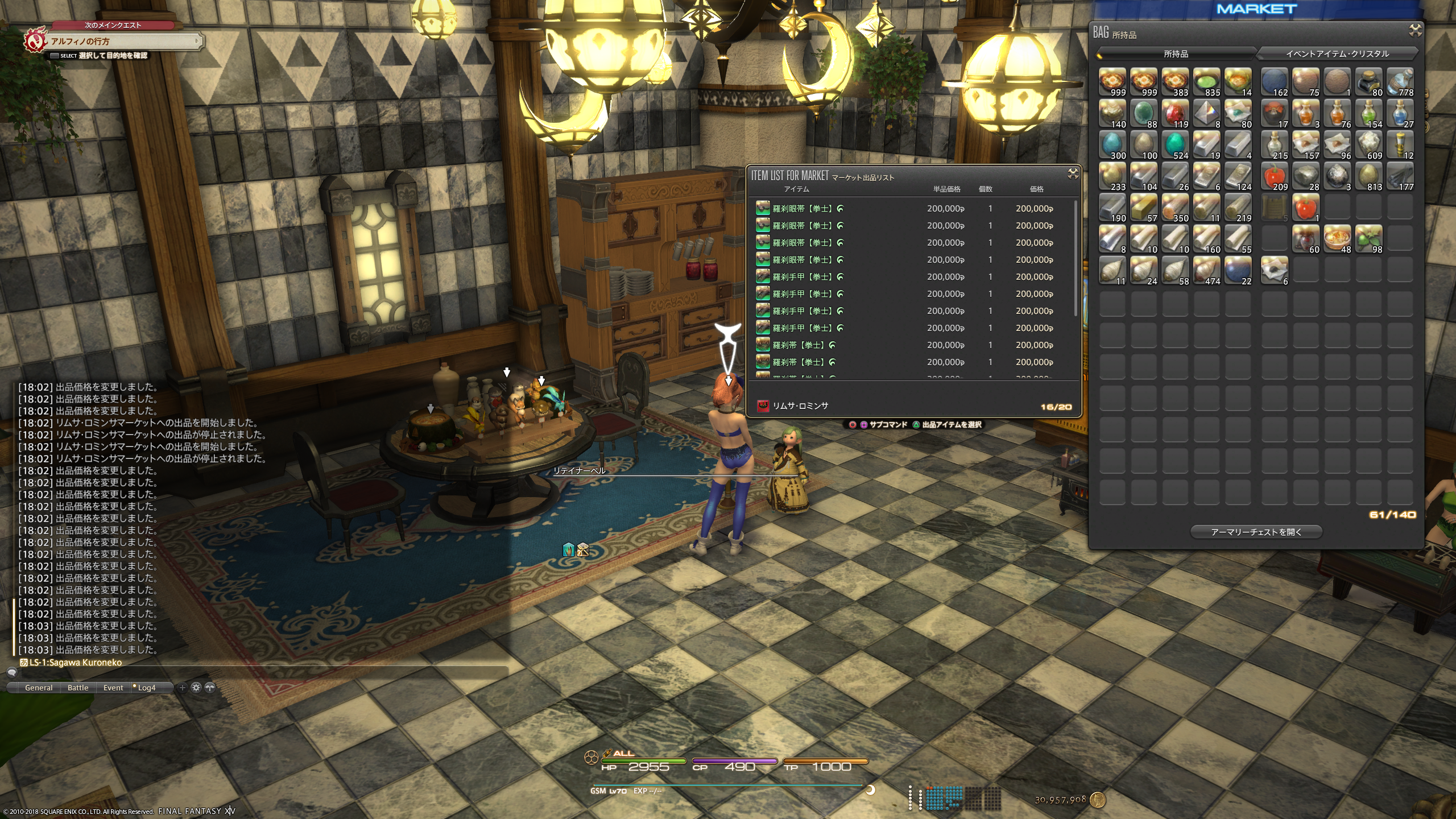
Task: Choose the gold ingot stack of 57
Action: click(1144, 208)
